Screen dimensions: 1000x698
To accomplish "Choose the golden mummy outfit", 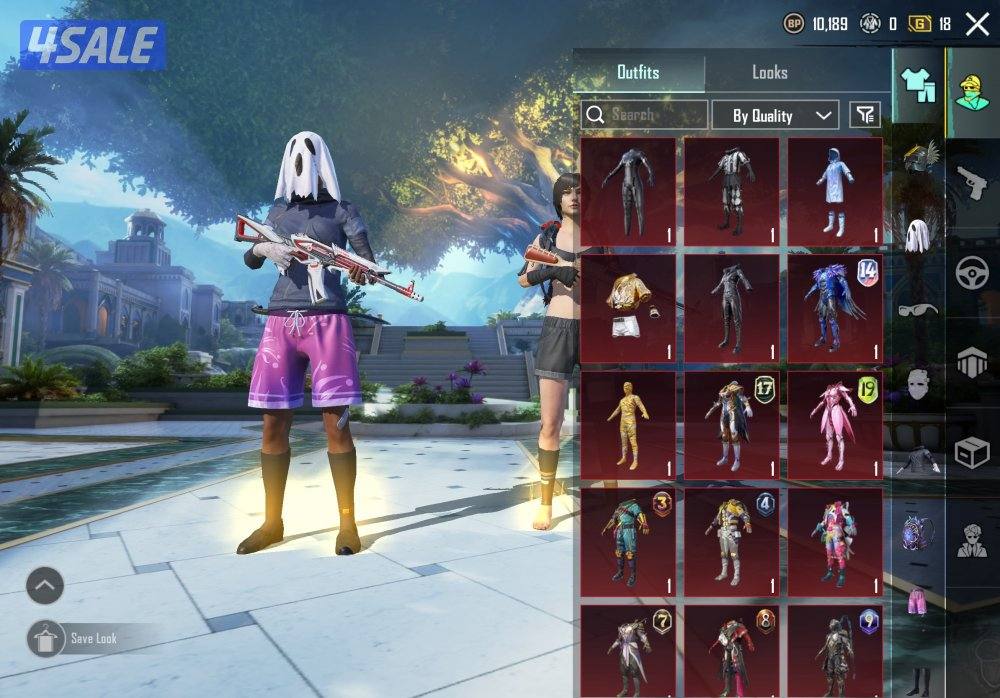I will tap(628, 424).
